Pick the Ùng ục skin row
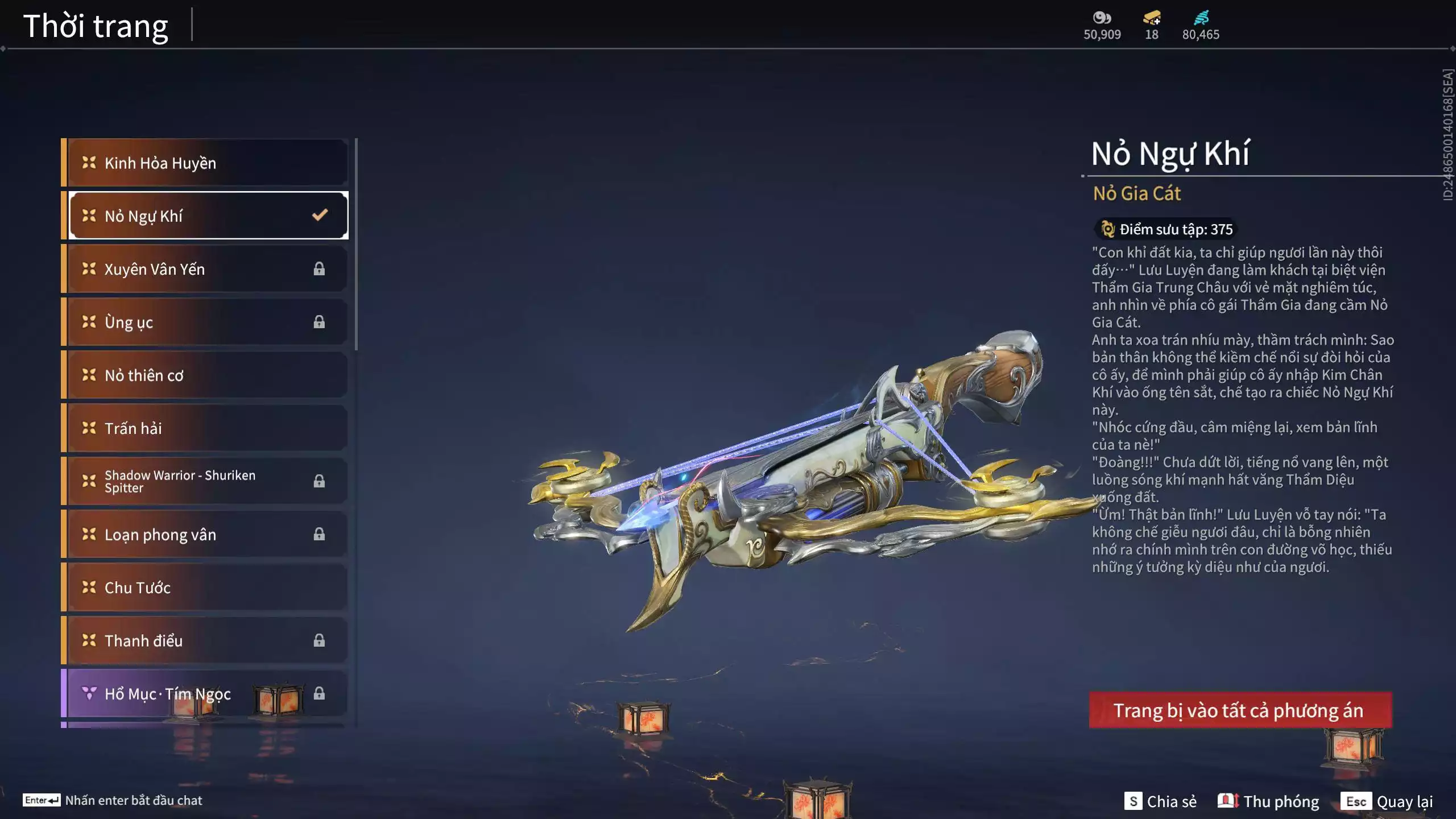The height and width of the screenshot is (819, 1456). point(208,322)
